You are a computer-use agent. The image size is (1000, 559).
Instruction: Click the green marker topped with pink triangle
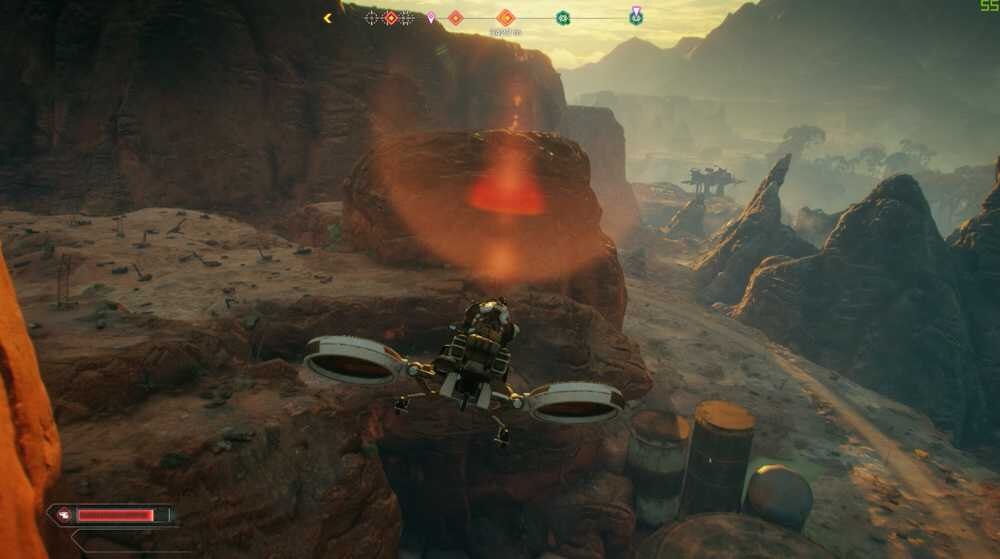(x=636, y=16)
